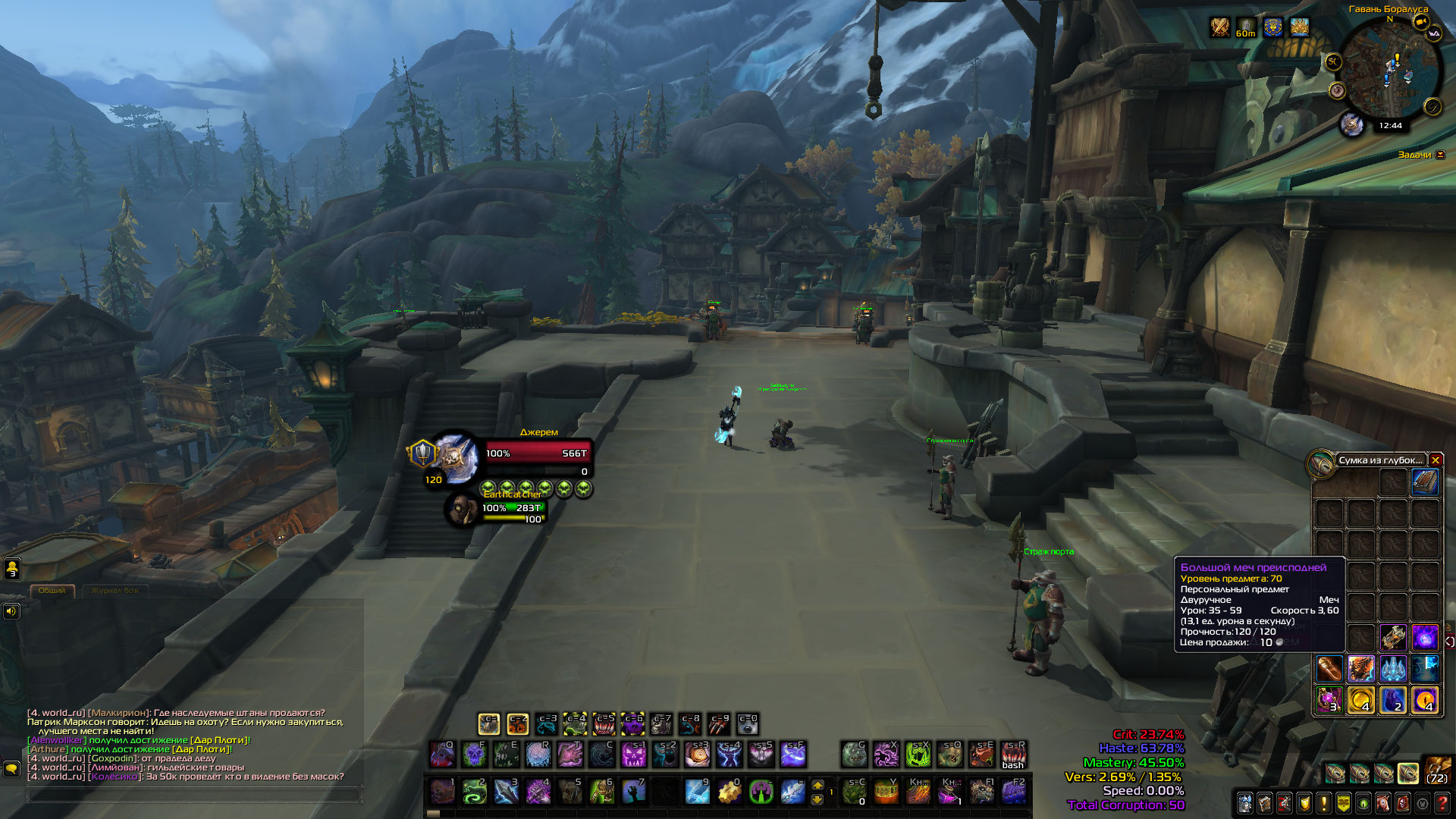This screenshot has height=819, width=1456.
Task: Select the book item in the bag
Action: (1424, 482)
